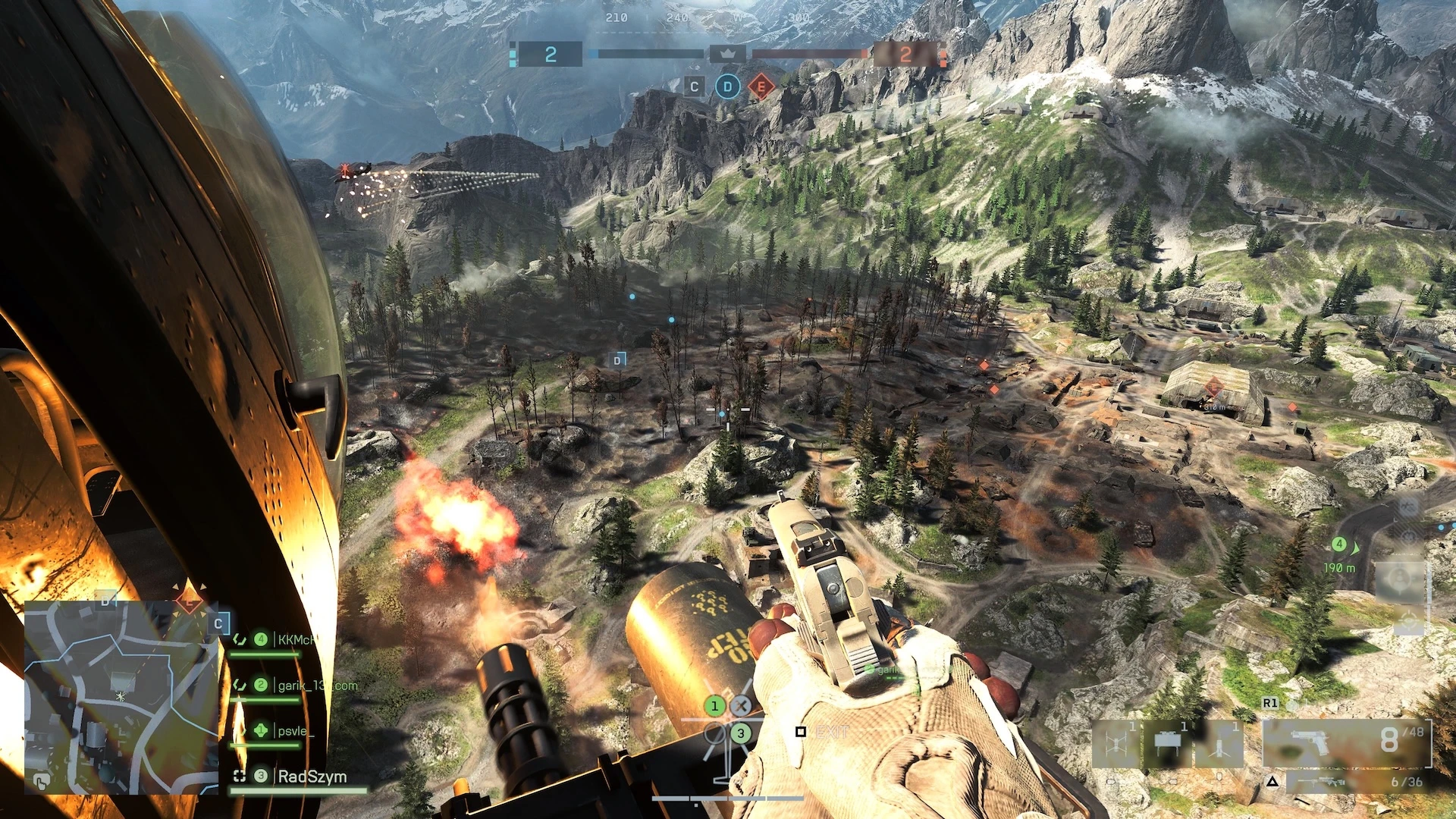Open the minimap
1456x819 pixels.
coord(121,696)
